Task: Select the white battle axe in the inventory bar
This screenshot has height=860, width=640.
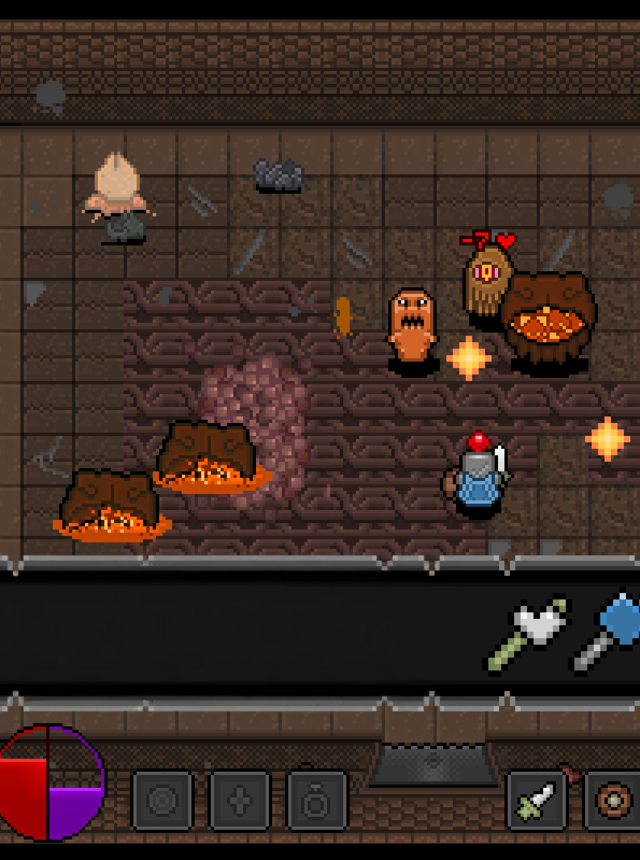Action: pyautogui.click(x=527, y=634)
